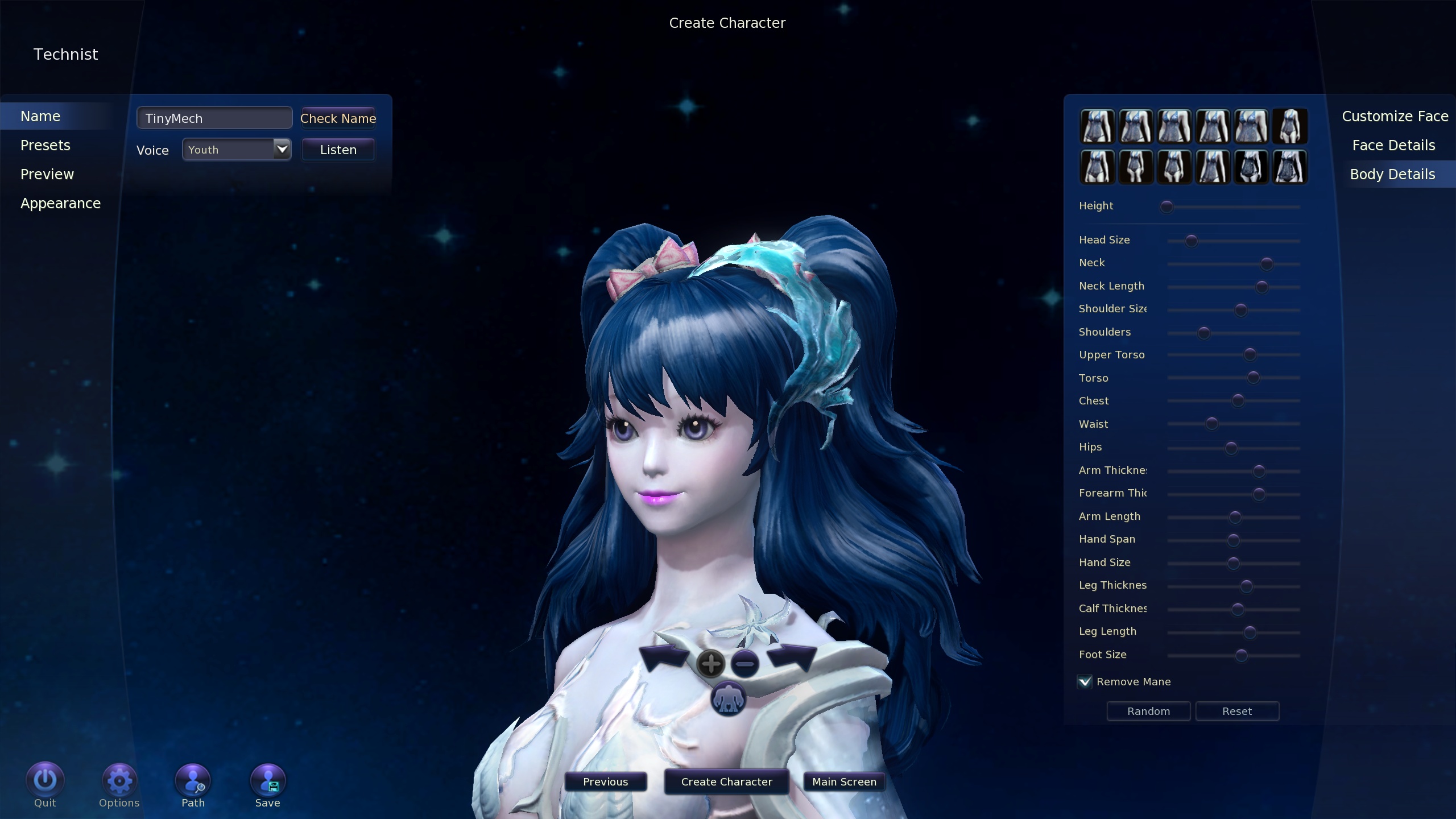Screen dimensions: 1456x819
Task: Switch to the Presets section
Action: 45,146
